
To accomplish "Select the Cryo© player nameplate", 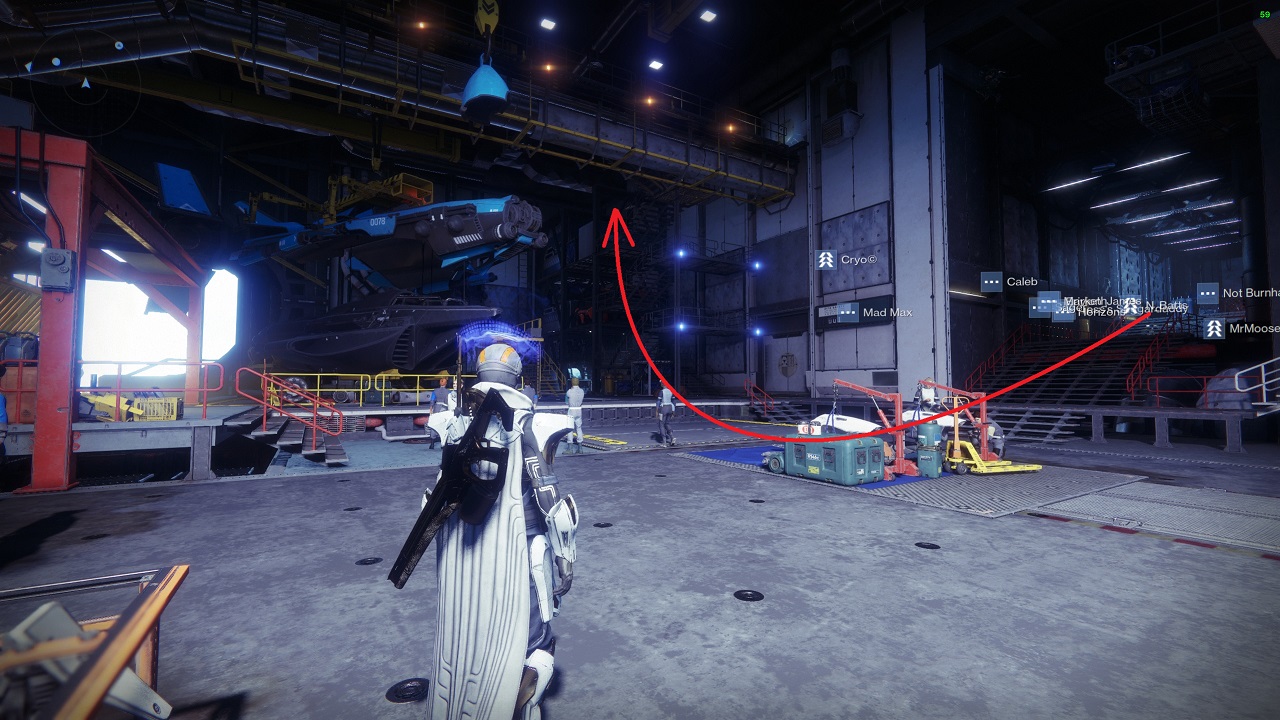I will [x=847, y=260].
